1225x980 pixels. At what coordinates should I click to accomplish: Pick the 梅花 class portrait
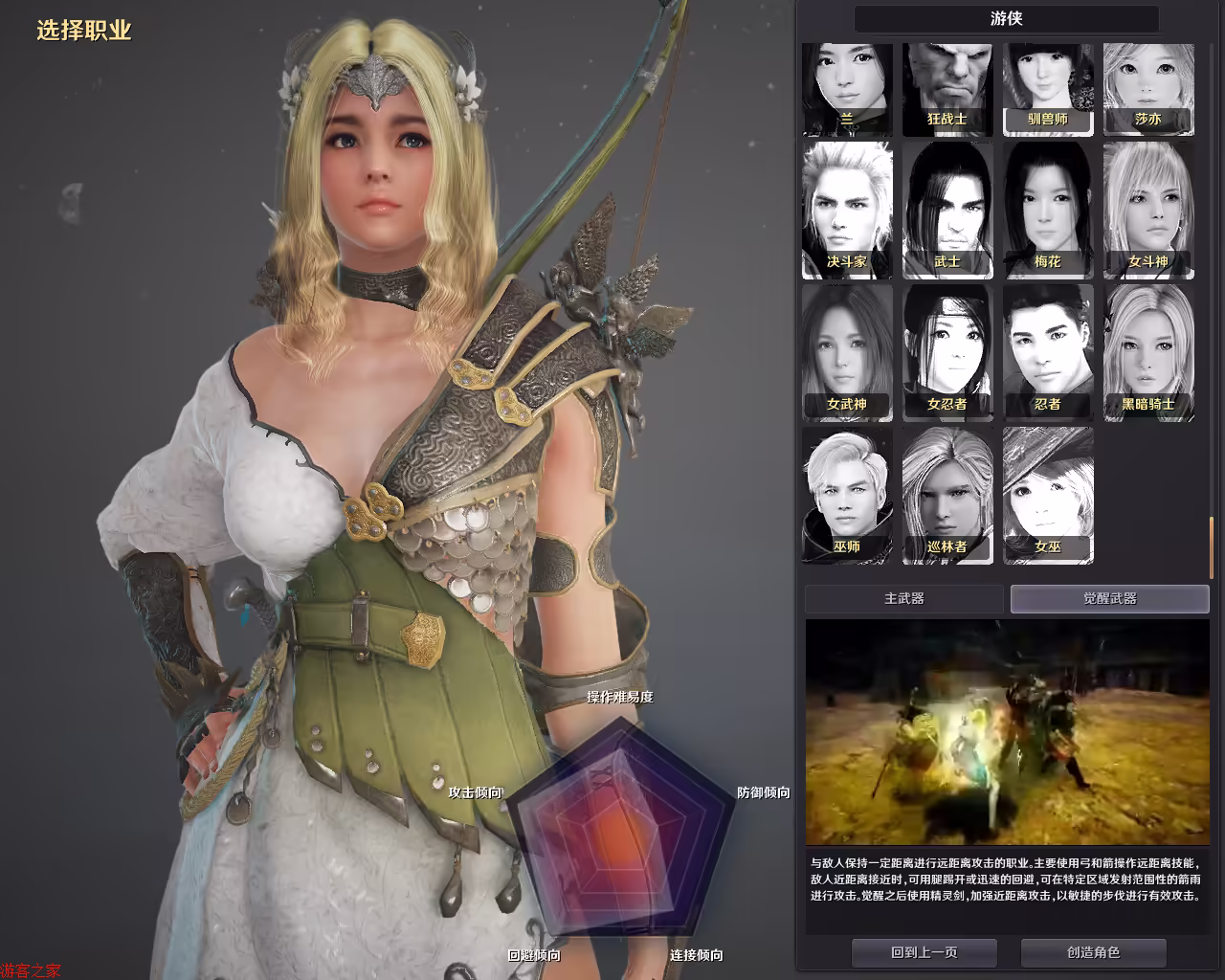coord(1048,210)
